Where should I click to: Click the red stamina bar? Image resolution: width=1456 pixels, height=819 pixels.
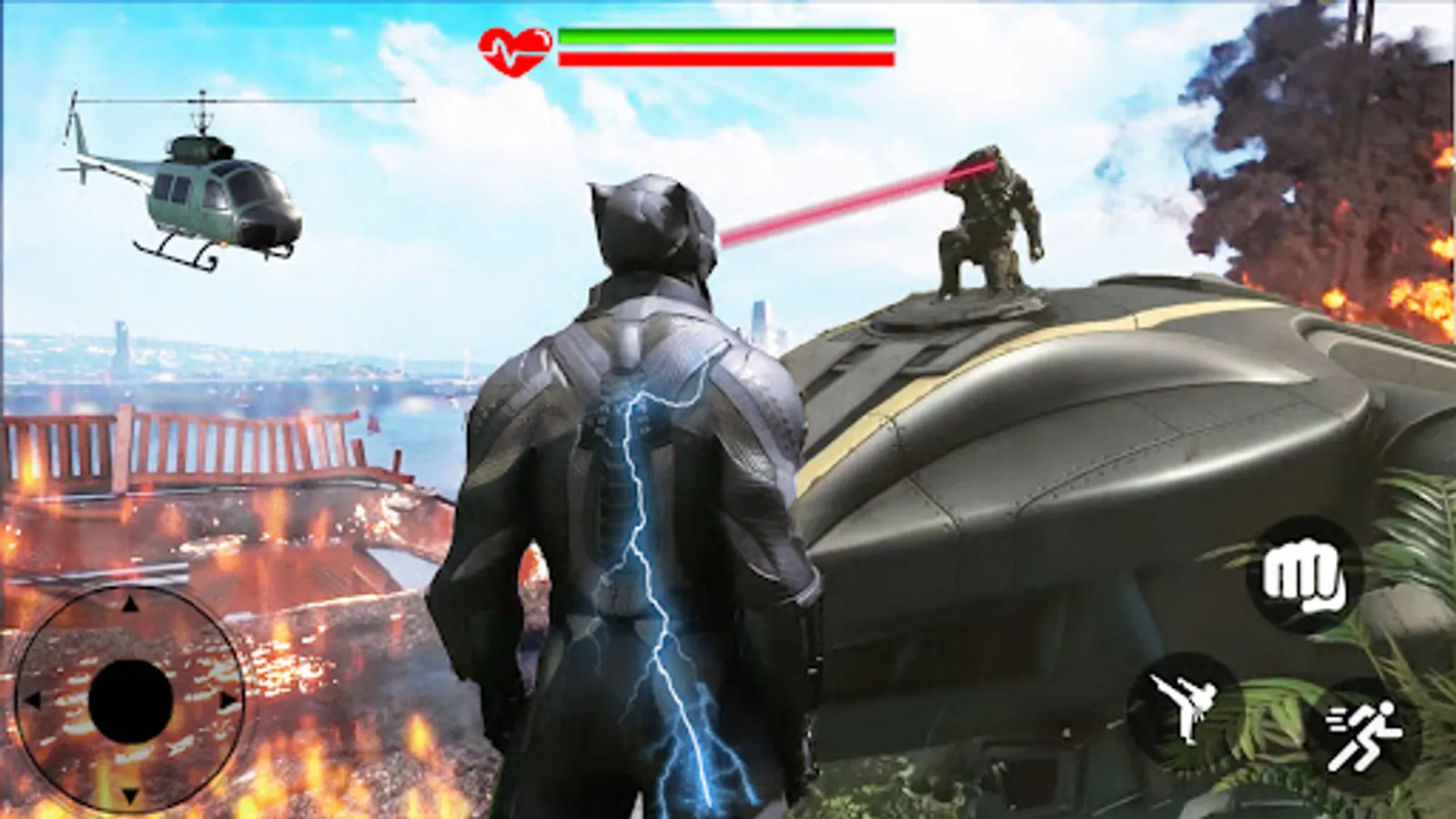point(723,60)
